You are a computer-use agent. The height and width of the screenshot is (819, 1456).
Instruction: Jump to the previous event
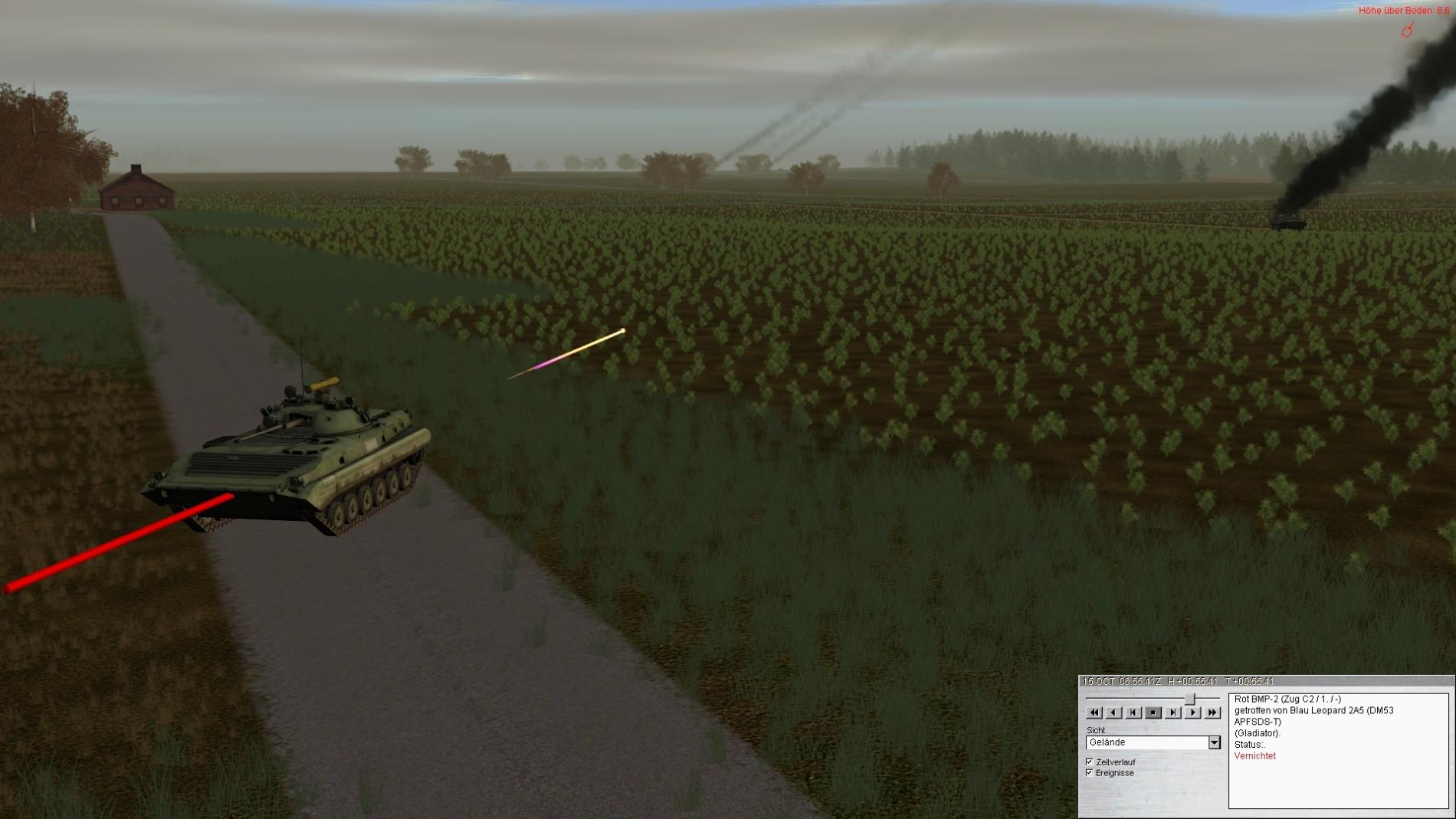[1133, 713]
